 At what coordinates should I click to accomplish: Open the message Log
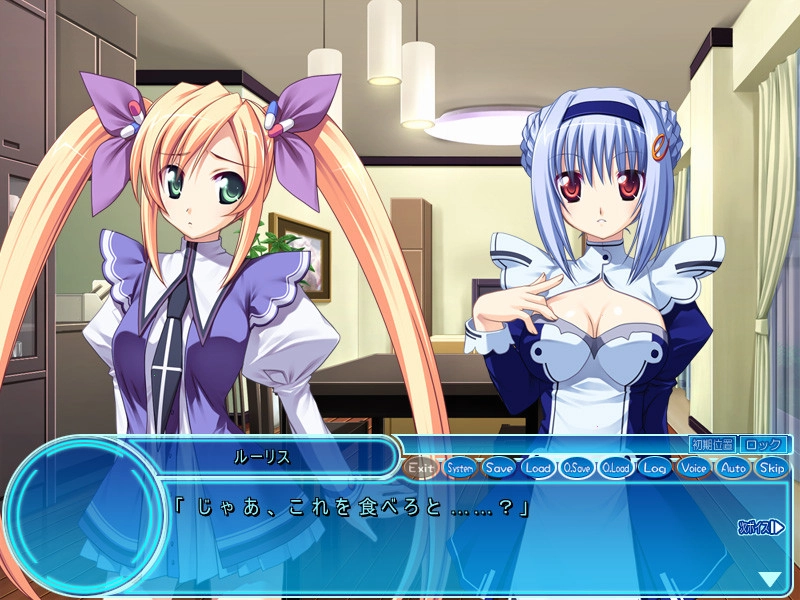pyautogui.click(x=655, y=467)
